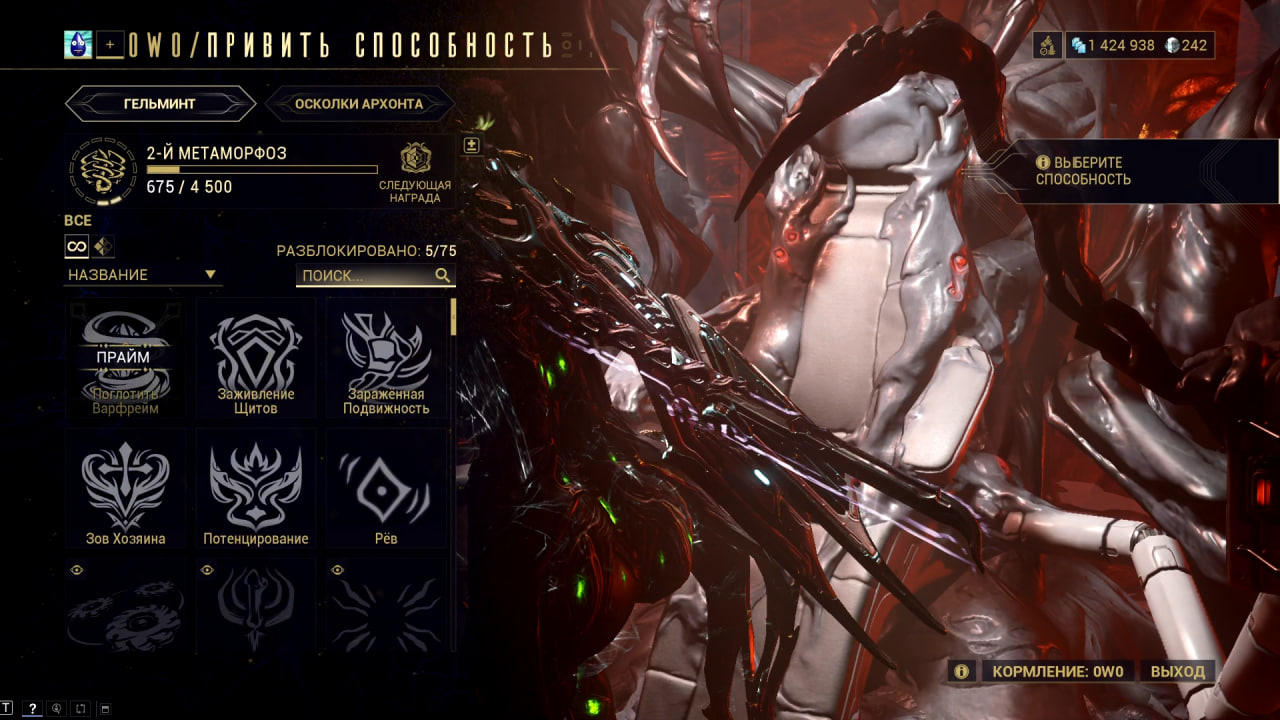Open Кормление: 0w0 feeding screen

(x=1057, y=671)
